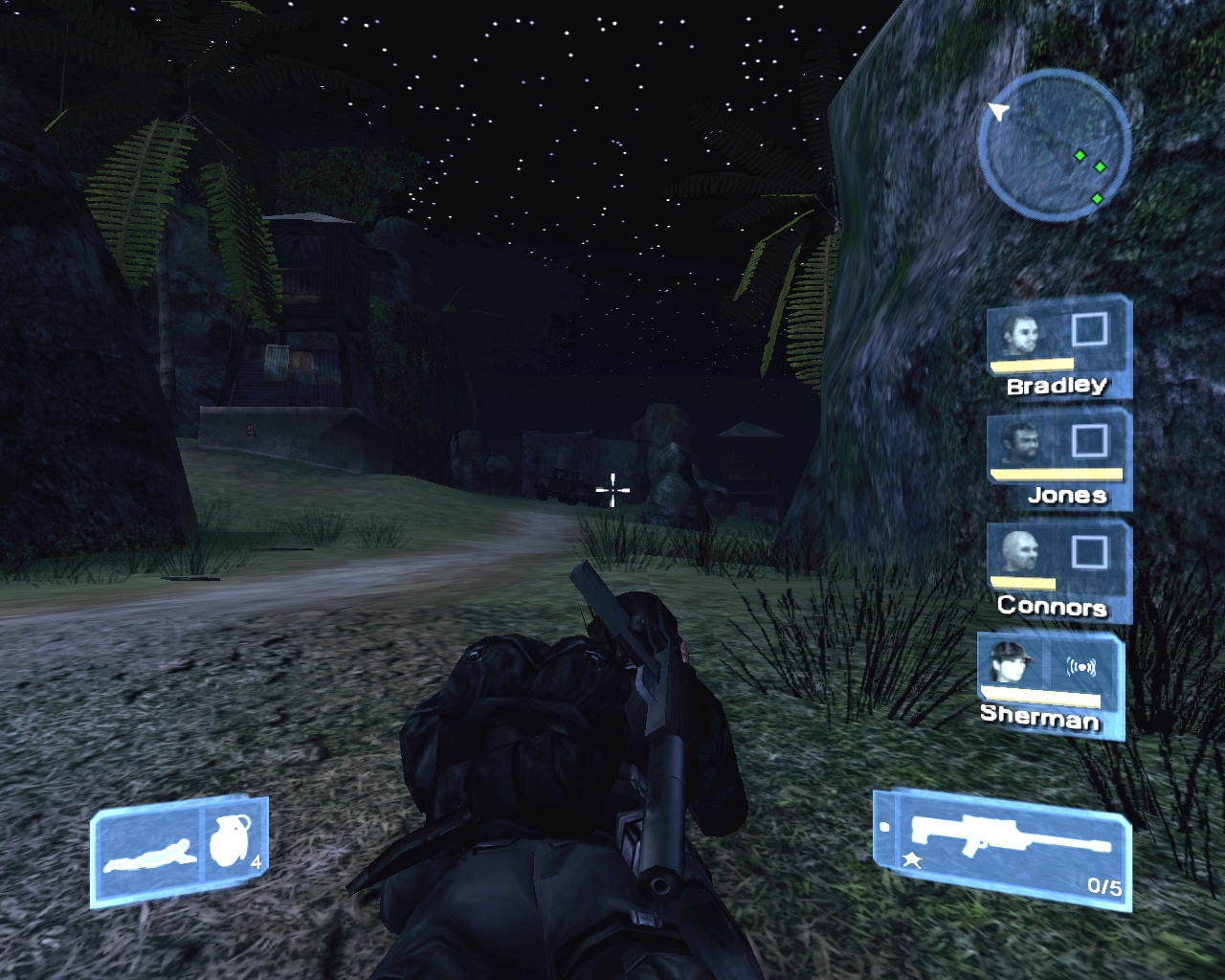1225x980 pixels.
Task: Choose squad member Jones's portrait
Action: coord(1020,444)
